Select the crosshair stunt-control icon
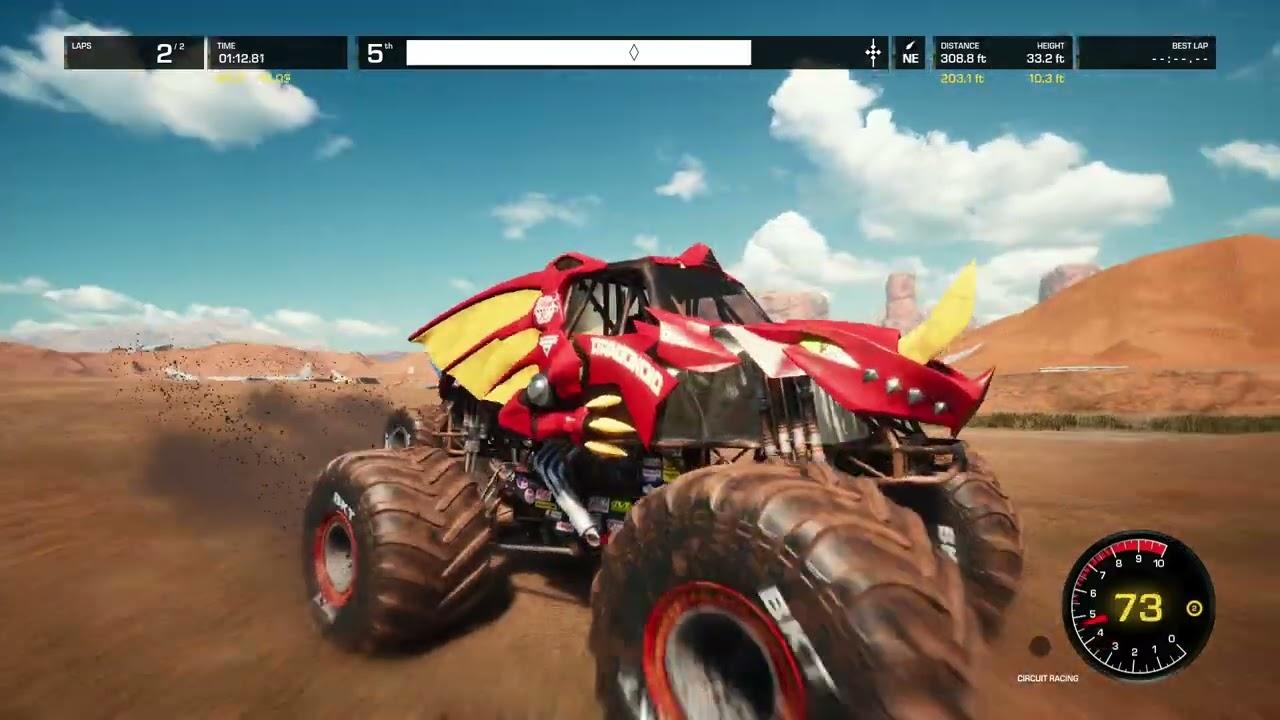The width and height of the screenshot is (1280, 720). pyautogui.click(x=873, y=52)
